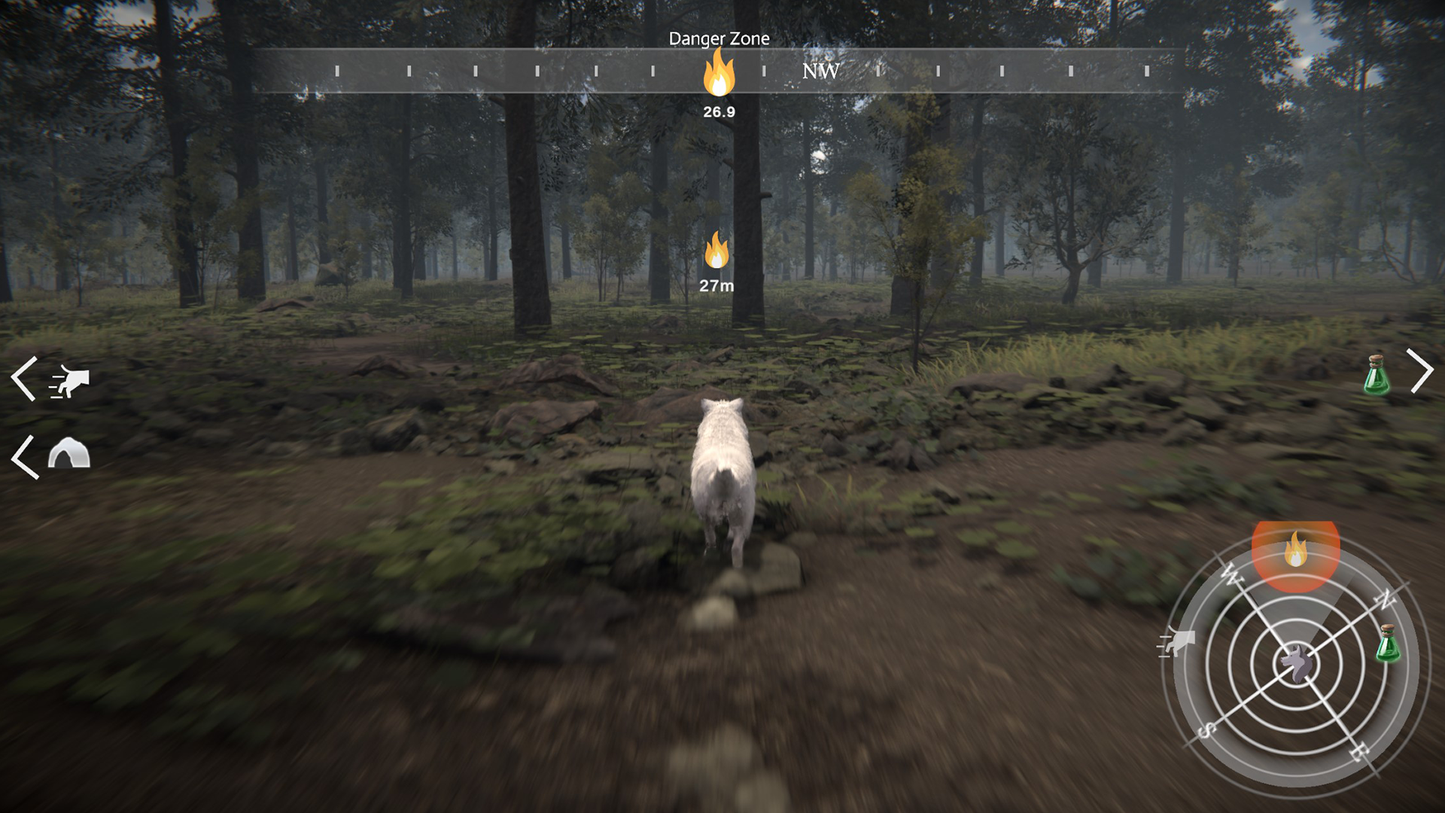Viewport: 1445px width, 813px height.
Task: Select the cave den indicator on the left edge
Action: click(68, 453)
